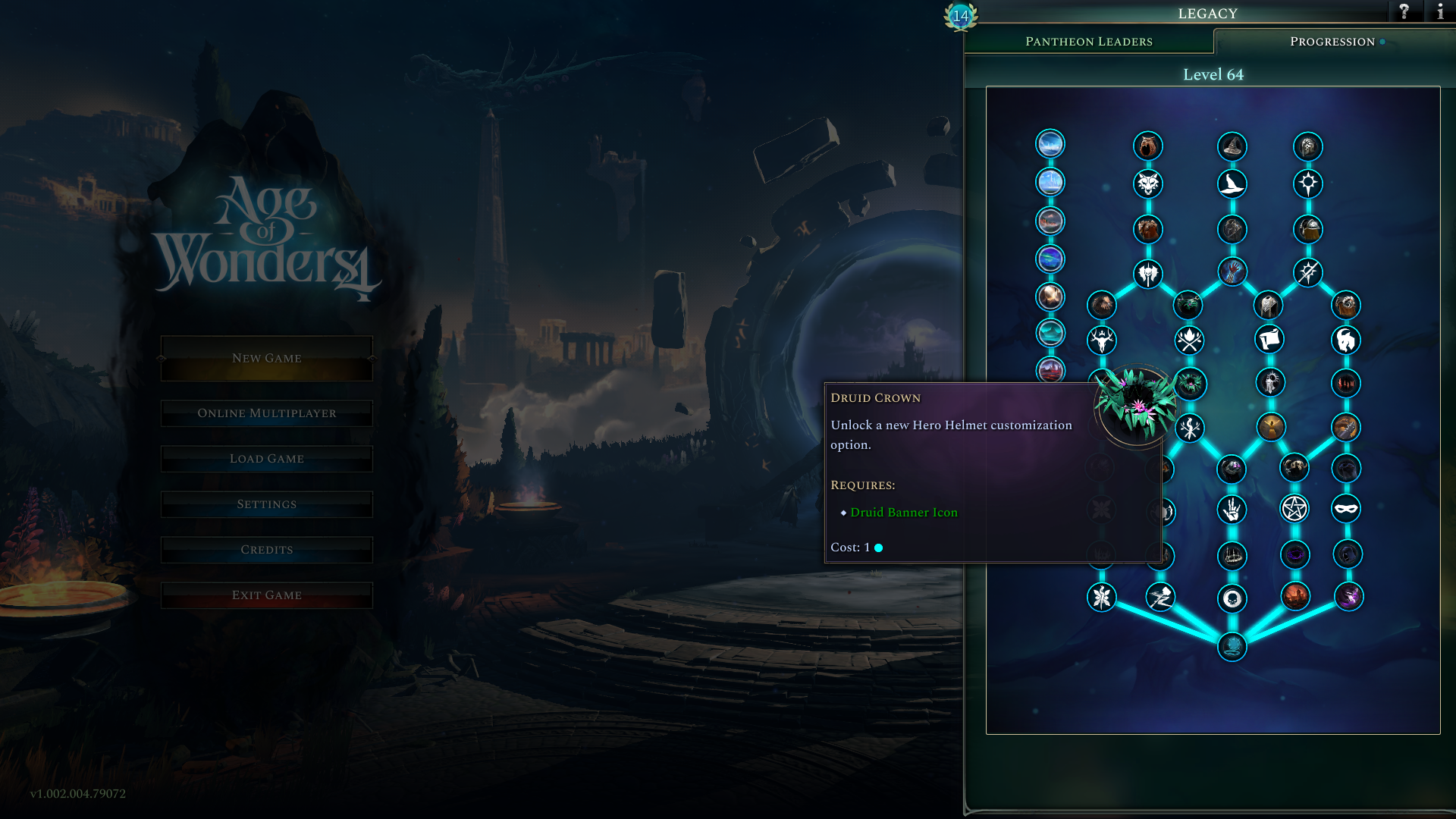Select the pentagram progression node
This screenshot has height=819, width=1456.
(1294, 509)
